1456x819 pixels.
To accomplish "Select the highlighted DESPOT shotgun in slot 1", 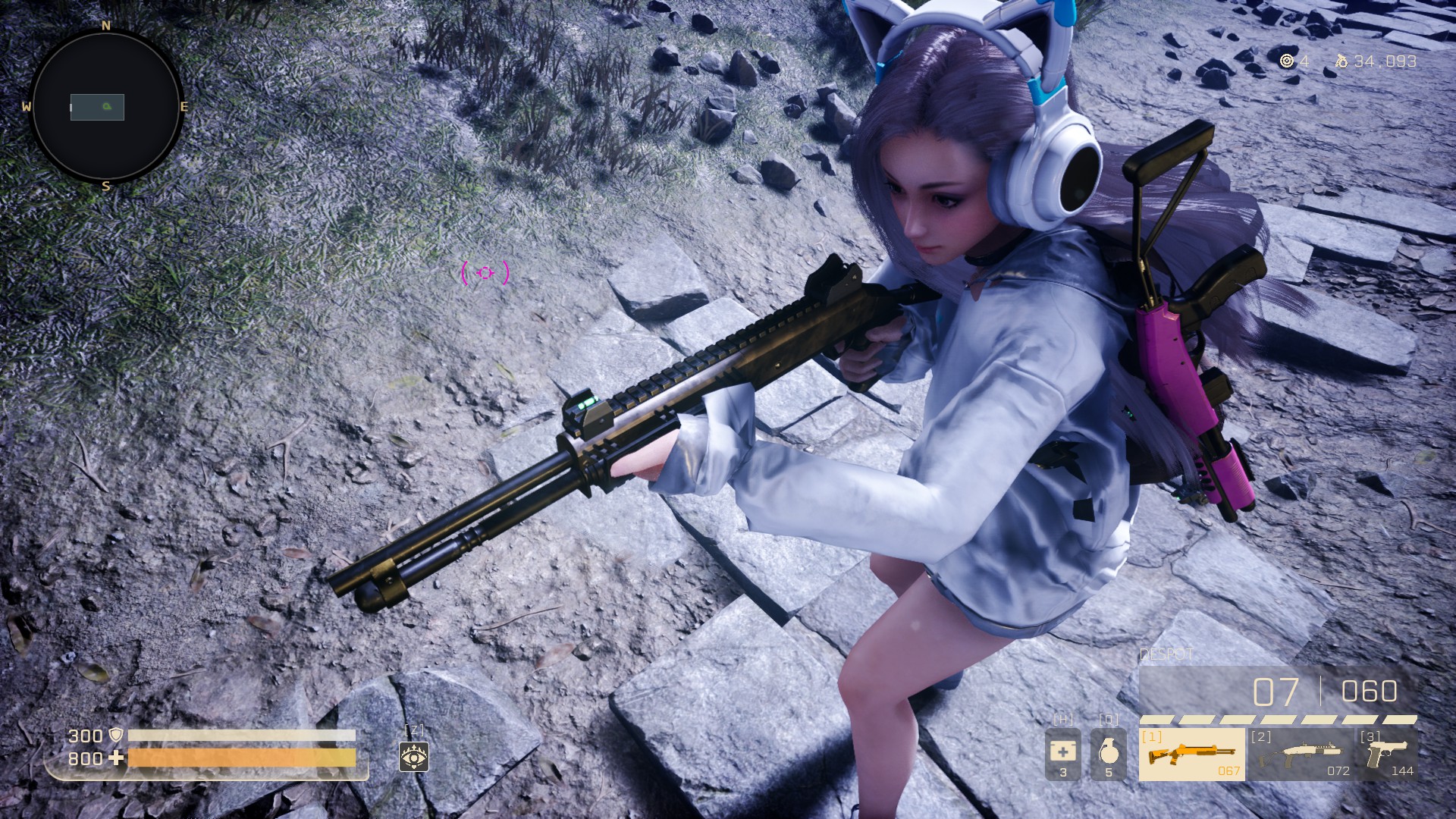I will click(1191, 755).
